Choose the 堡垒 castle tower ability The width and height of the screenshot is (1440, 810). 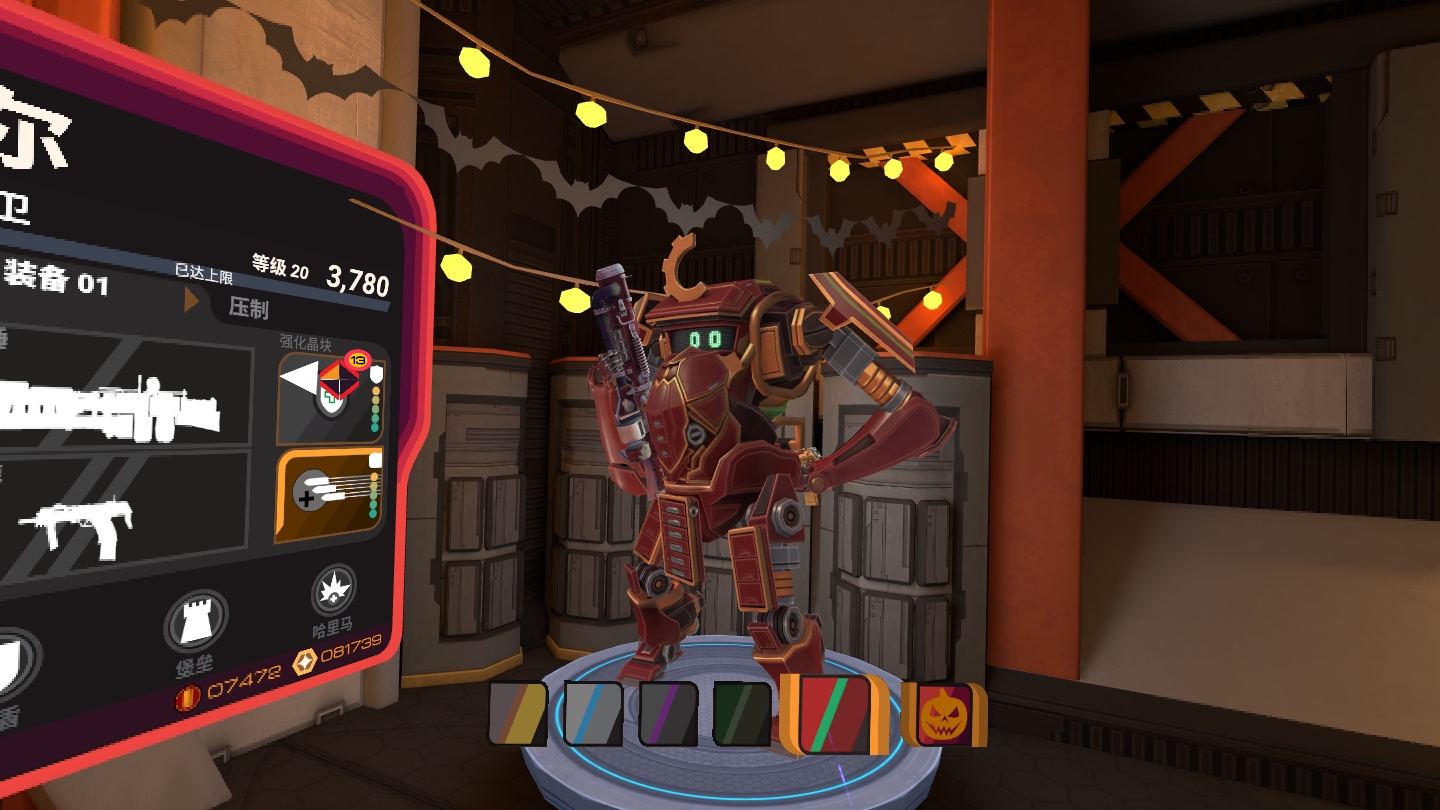[195, 622]
